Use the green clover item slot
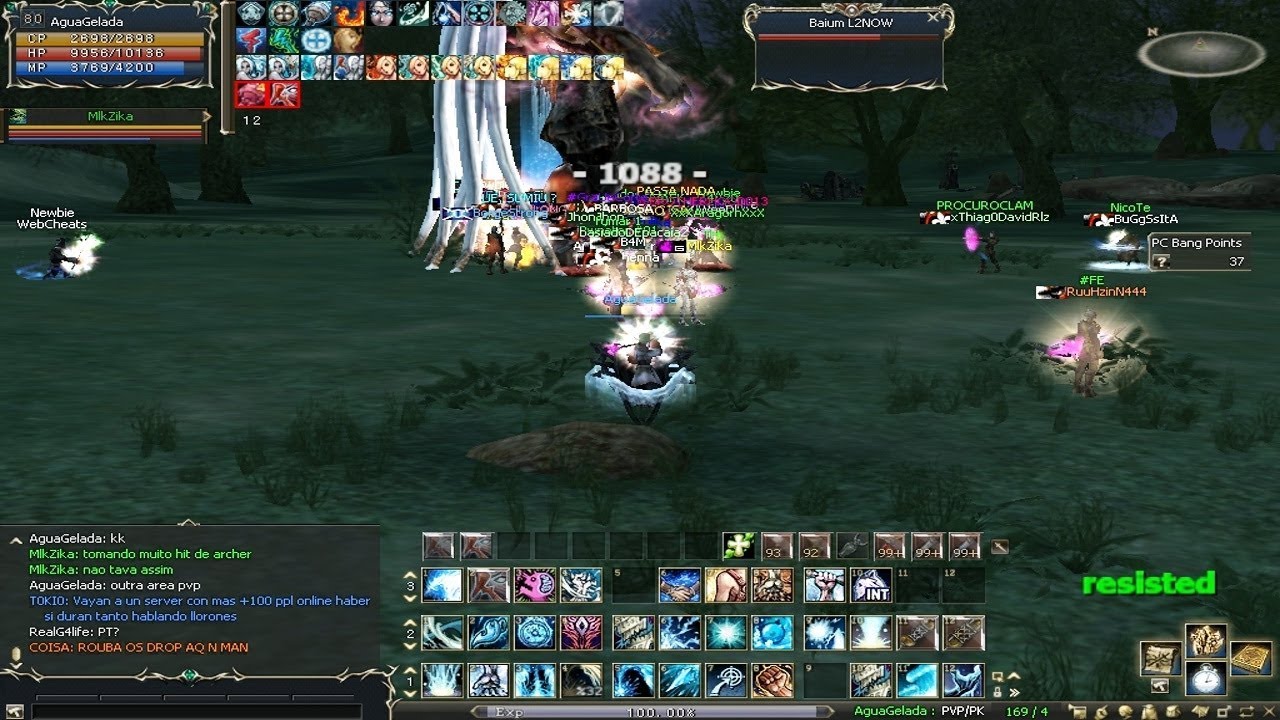Image resolution: width=1280 pixels, height=720 pixels. click(738, 546)
